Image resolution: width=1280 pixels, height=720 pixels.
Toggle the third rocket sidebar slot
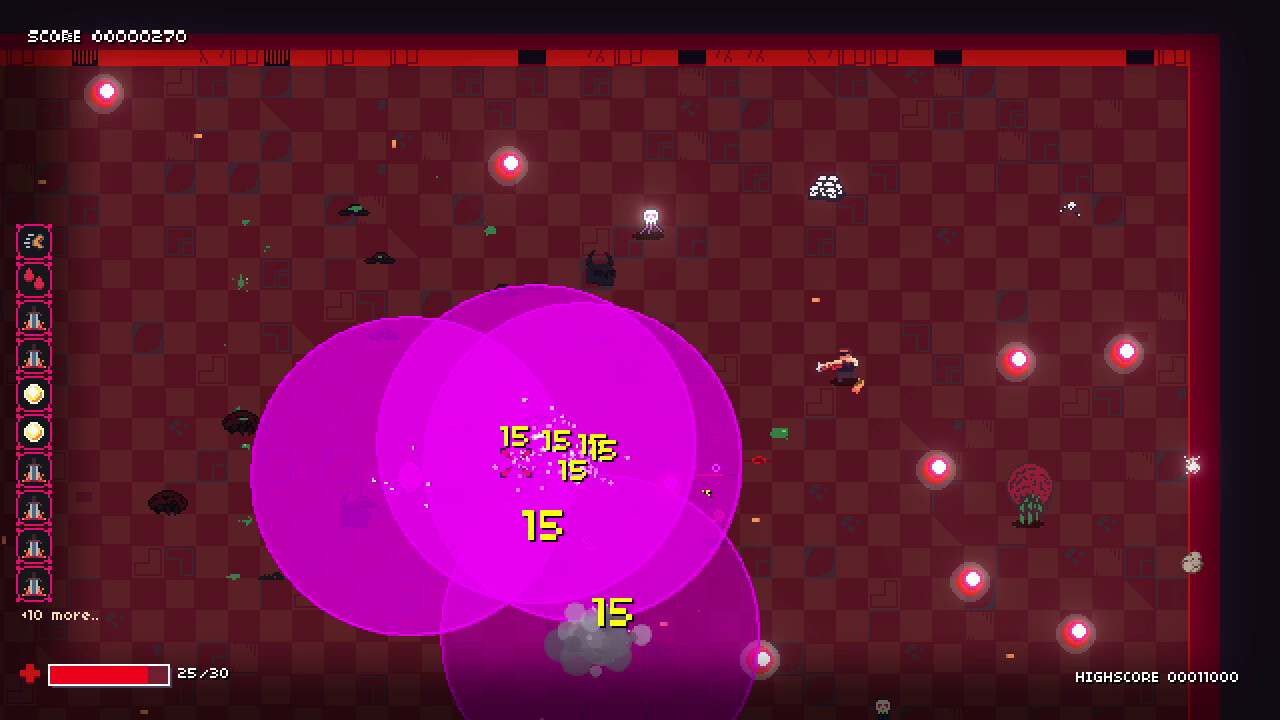pos(34,470)
